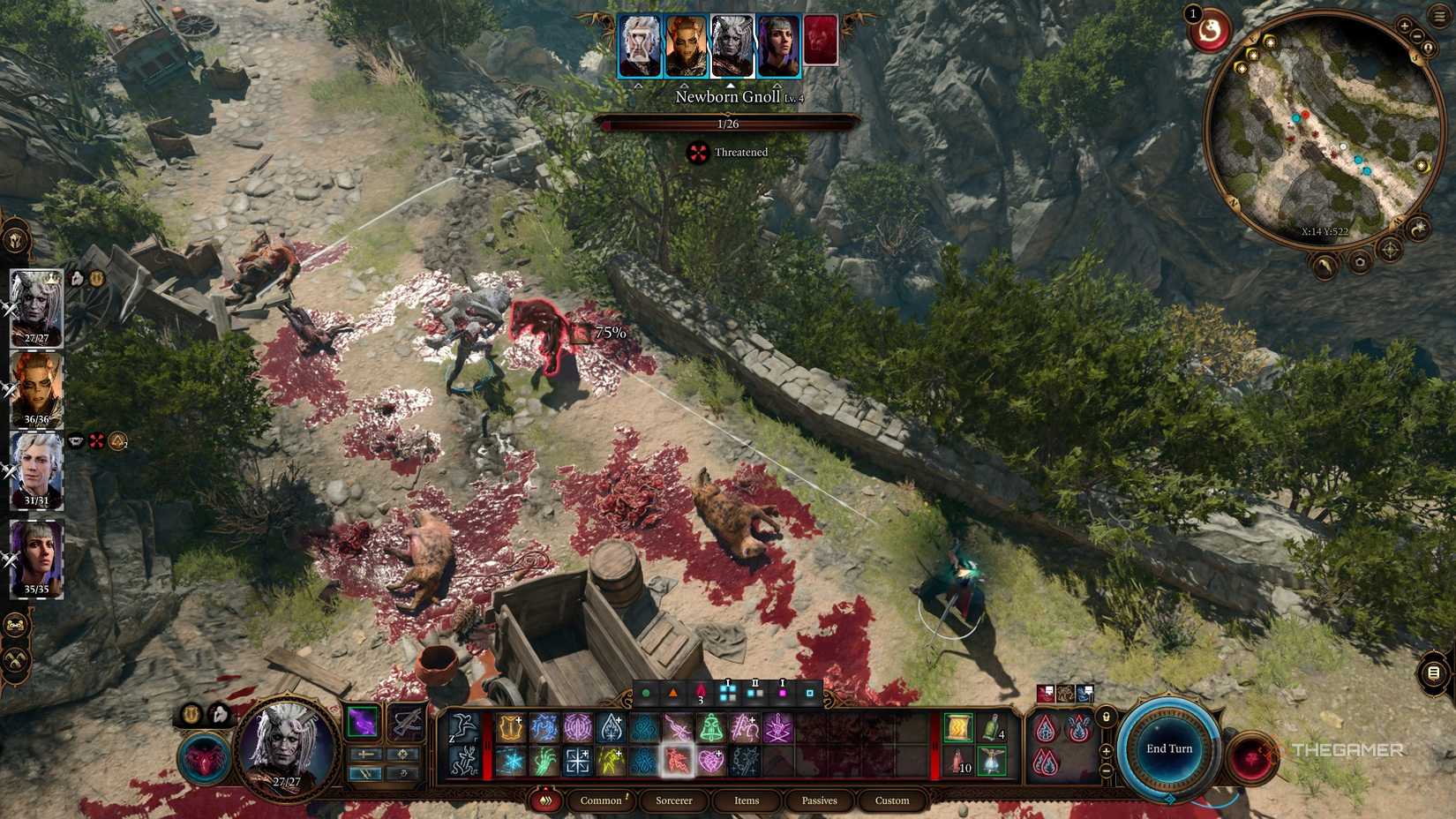Screen dimensions: 1456x819
Task: Toggle the hotbar lock padlock
Action: (x=1107, y=717)
